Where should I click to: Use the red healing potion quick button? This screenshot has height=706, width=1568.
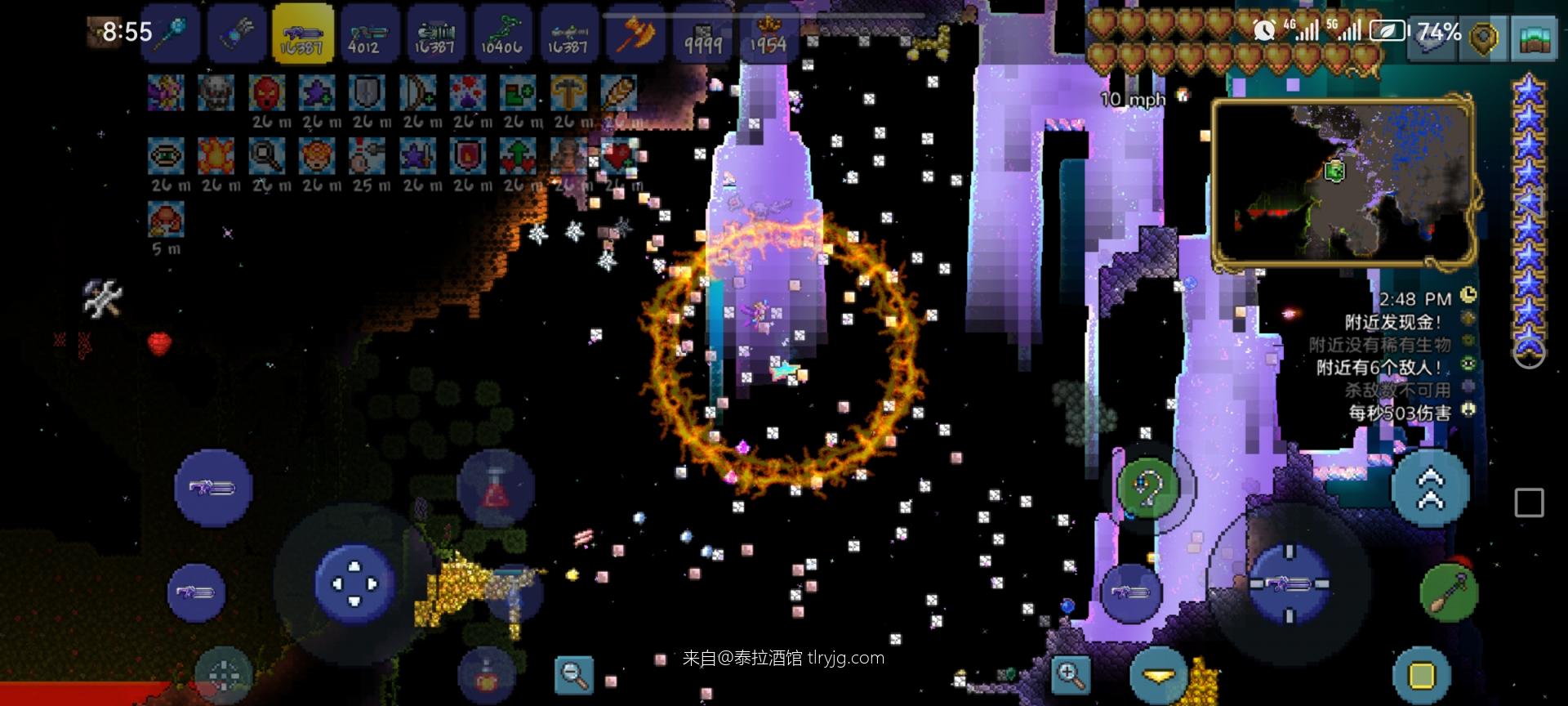pyautogui.click(x=496, y=489)
